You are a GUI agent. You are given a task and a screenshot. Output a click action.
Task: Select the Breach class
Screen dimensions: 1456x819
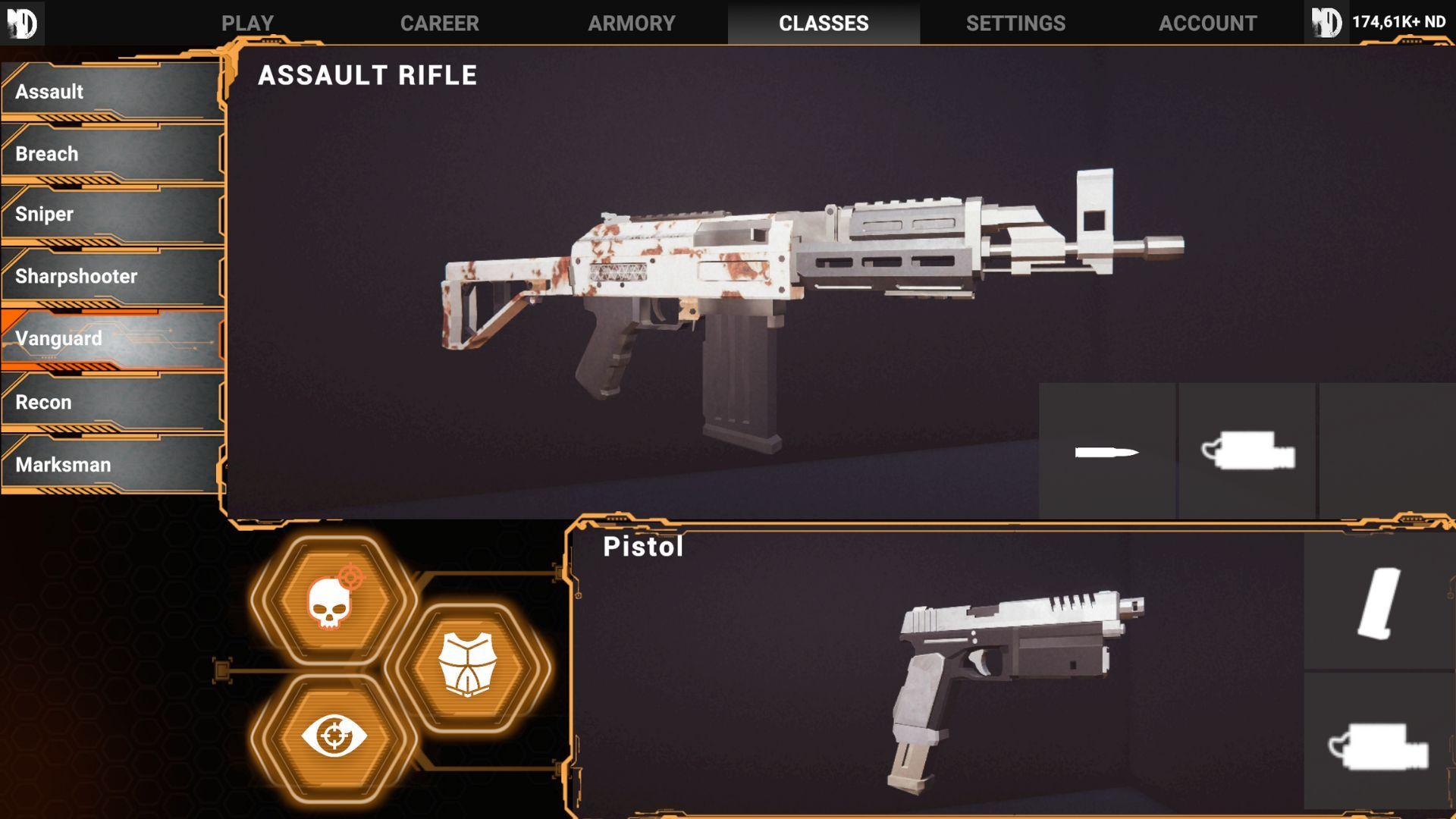click(x=112, y=154)
